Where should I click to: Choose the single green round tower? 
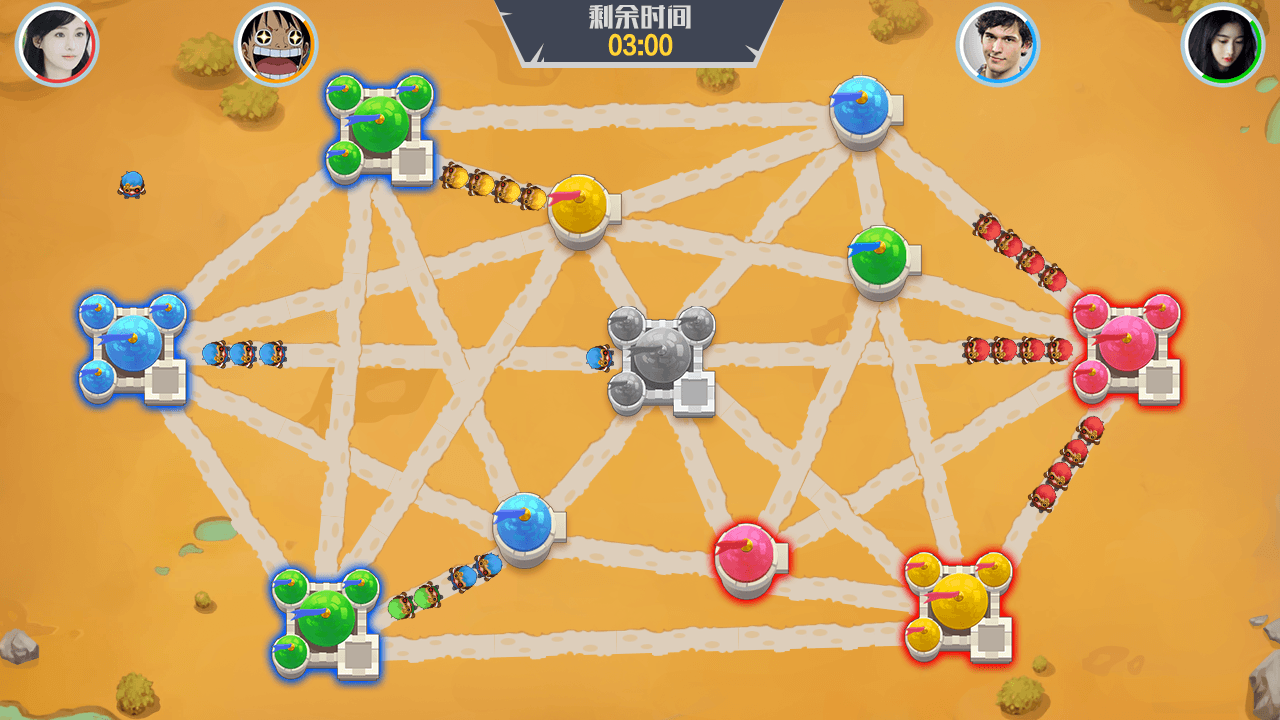(879, 260)
